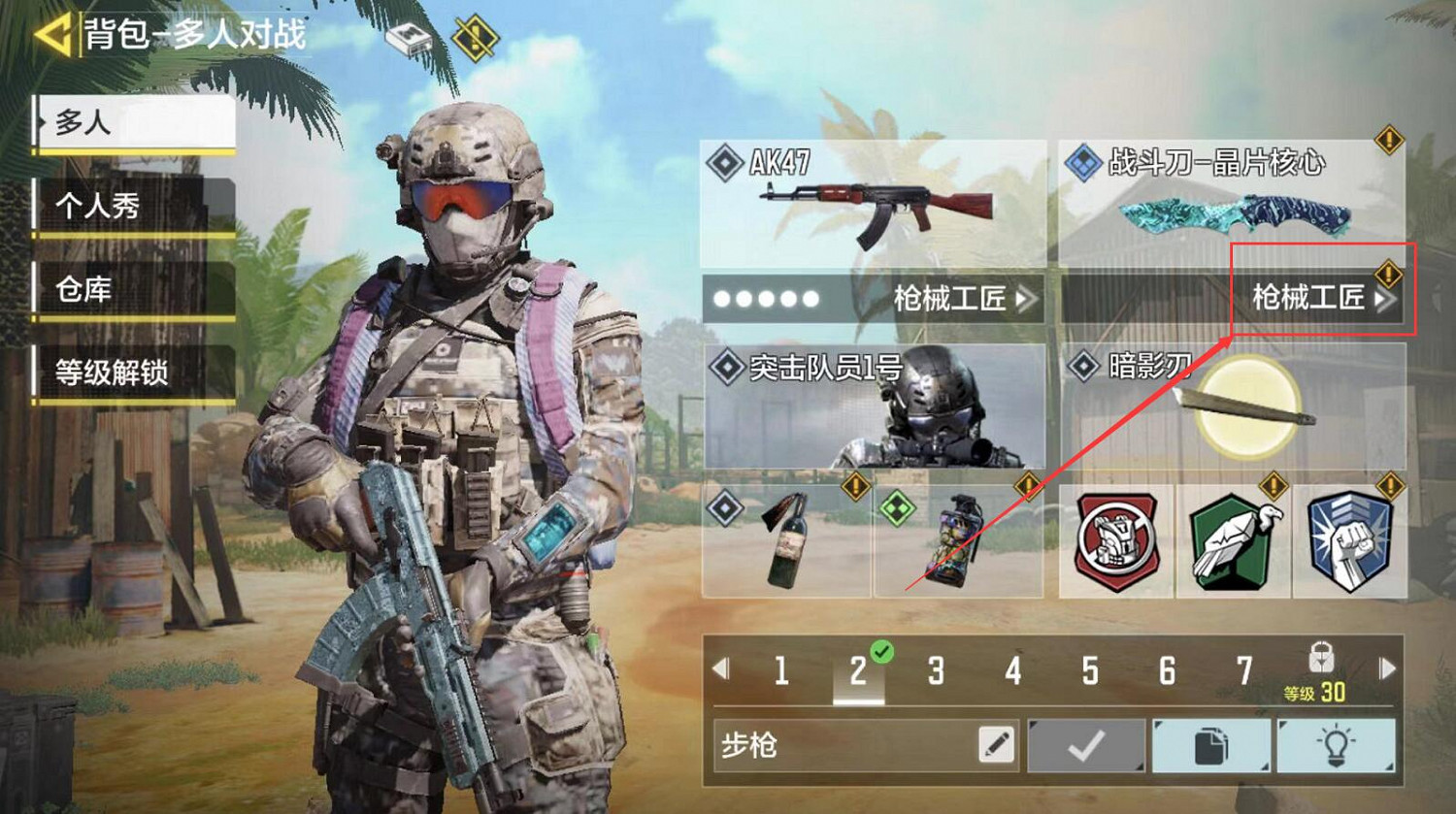Image resolution: width=1456 pixels, height=814 pixels.
Task: Open the highlighted 枪械工匠 arrow for combat knife
Action: pos(1323,297)
